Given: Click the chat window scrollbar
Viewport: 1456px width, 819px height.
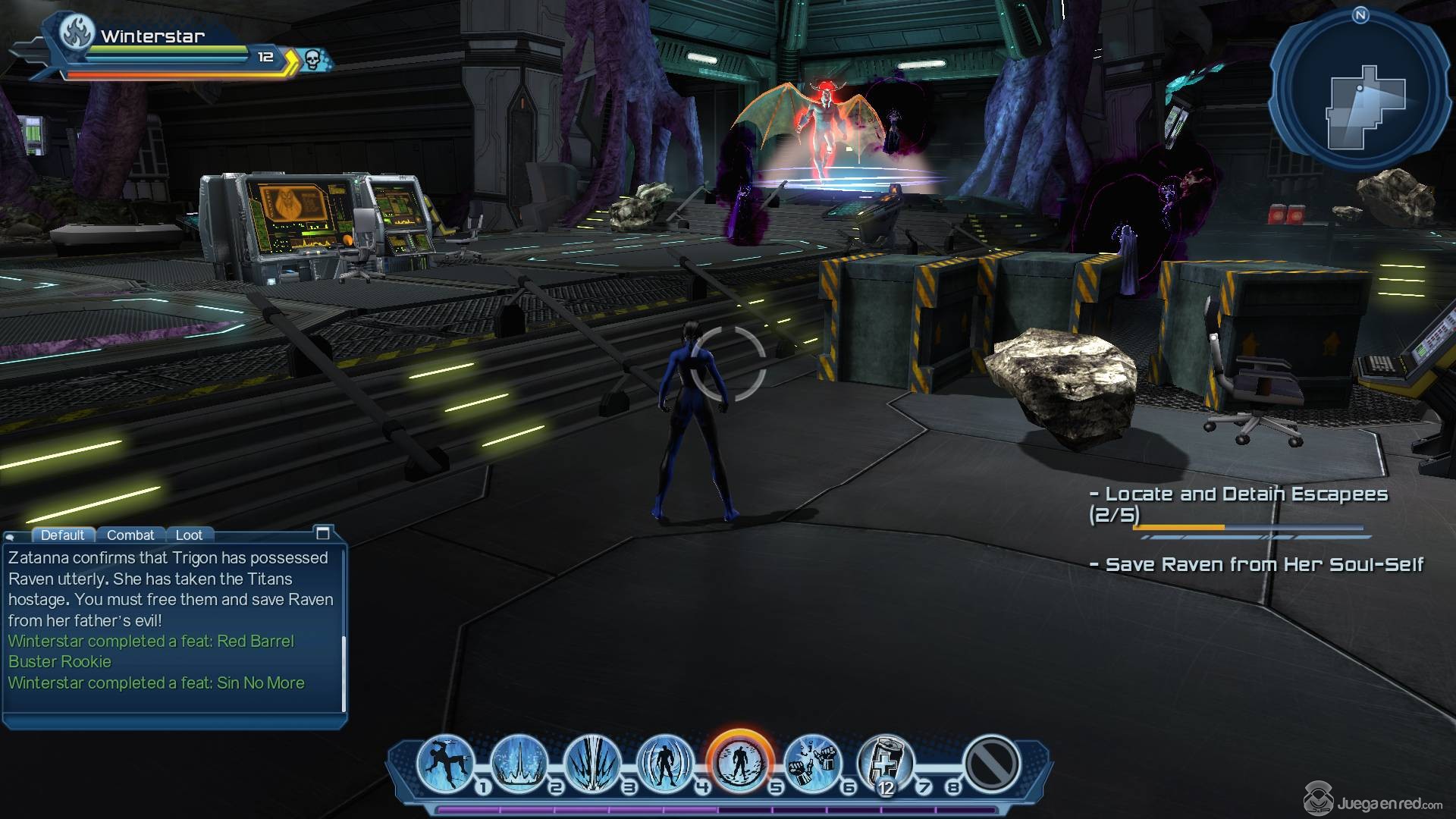Looking at the screenshot, I should tap(344, 673).
